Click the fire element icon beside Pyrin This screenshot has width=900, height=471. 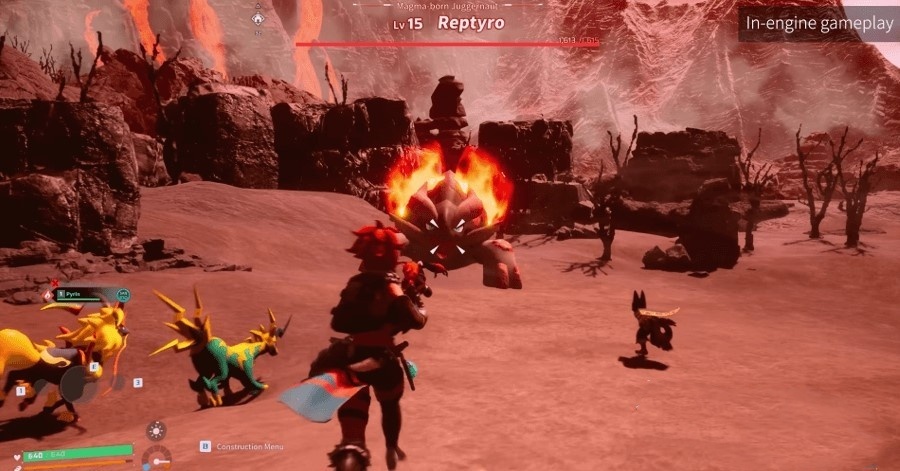(x=47, y=296)
